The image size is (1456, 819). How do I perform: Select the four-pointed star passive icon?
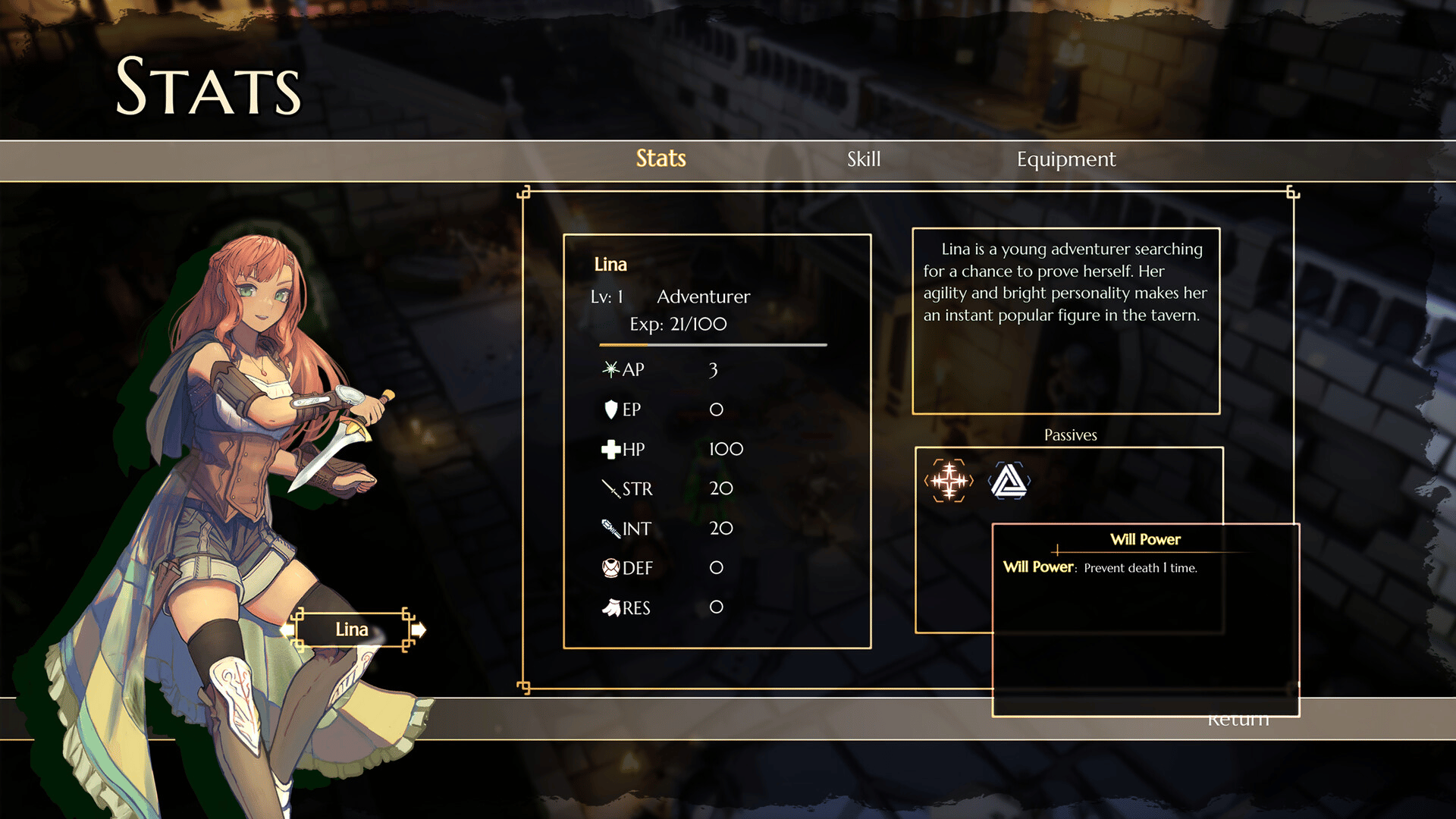point(949,481)
